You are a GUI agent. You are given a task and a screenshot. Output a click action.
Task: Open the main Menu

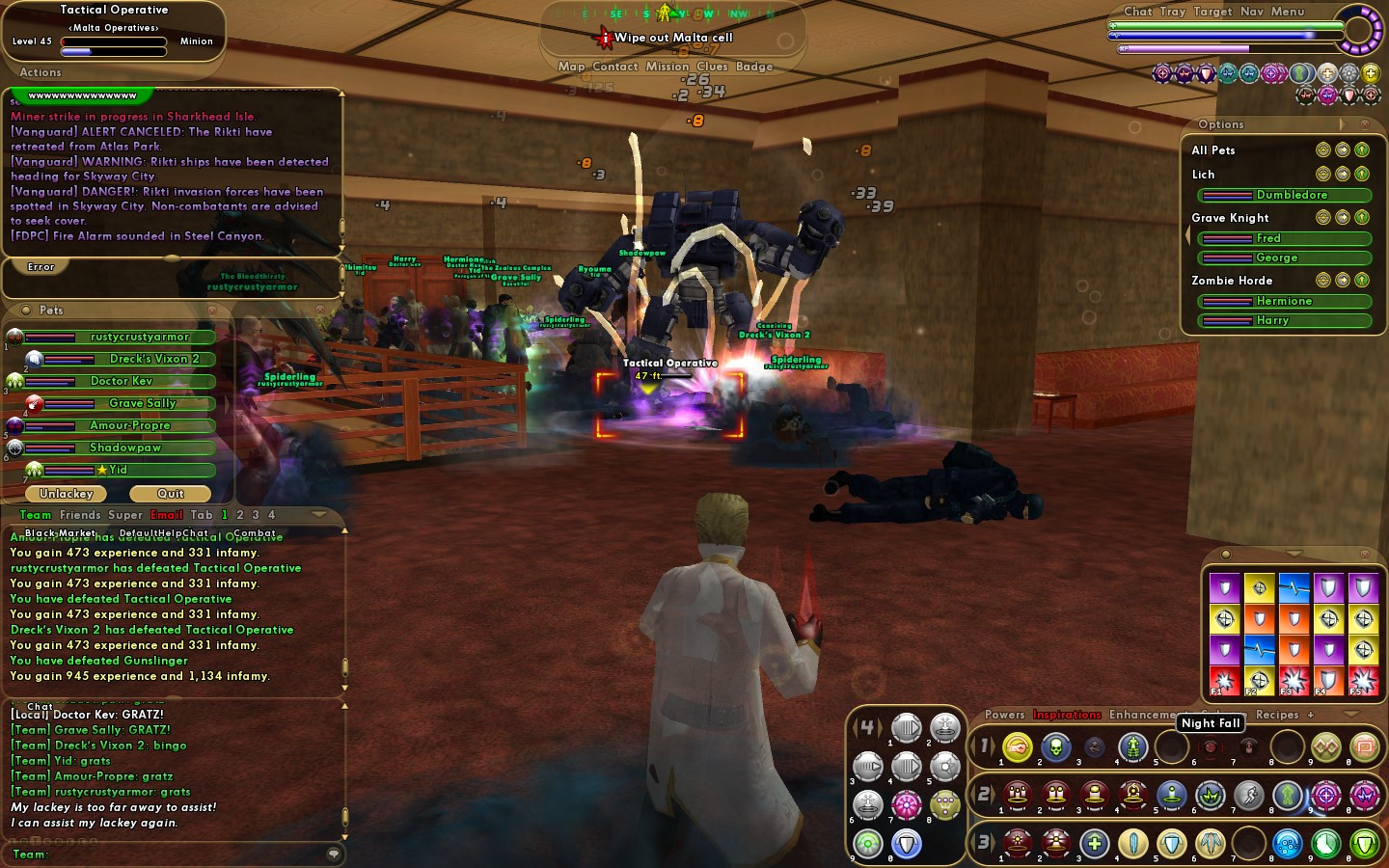coord(1287,12)
